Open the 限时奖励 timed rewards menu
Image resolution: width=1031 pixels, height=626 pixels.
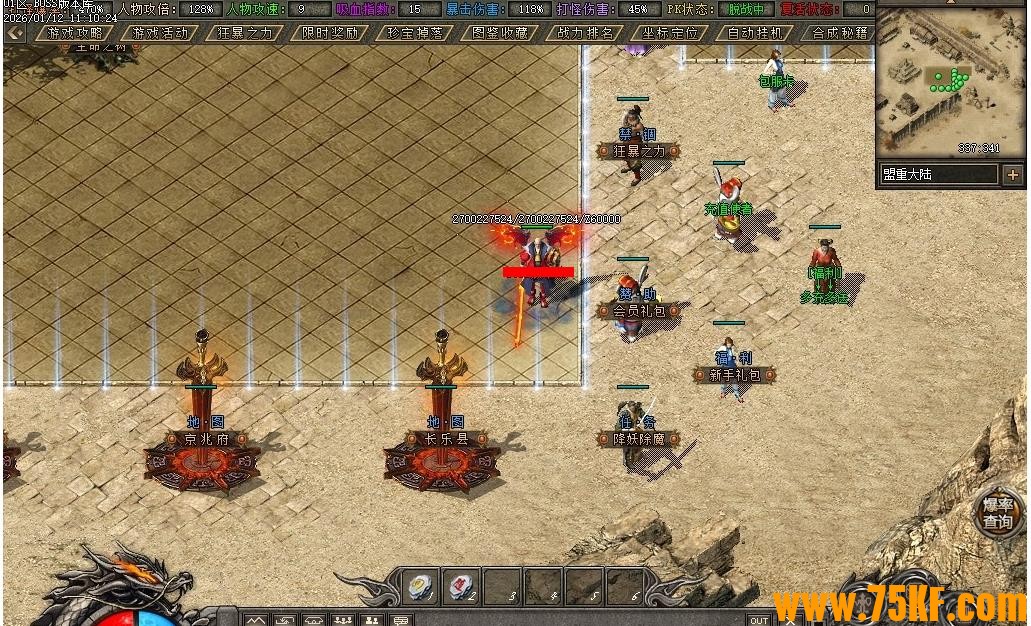pos(330,33)
